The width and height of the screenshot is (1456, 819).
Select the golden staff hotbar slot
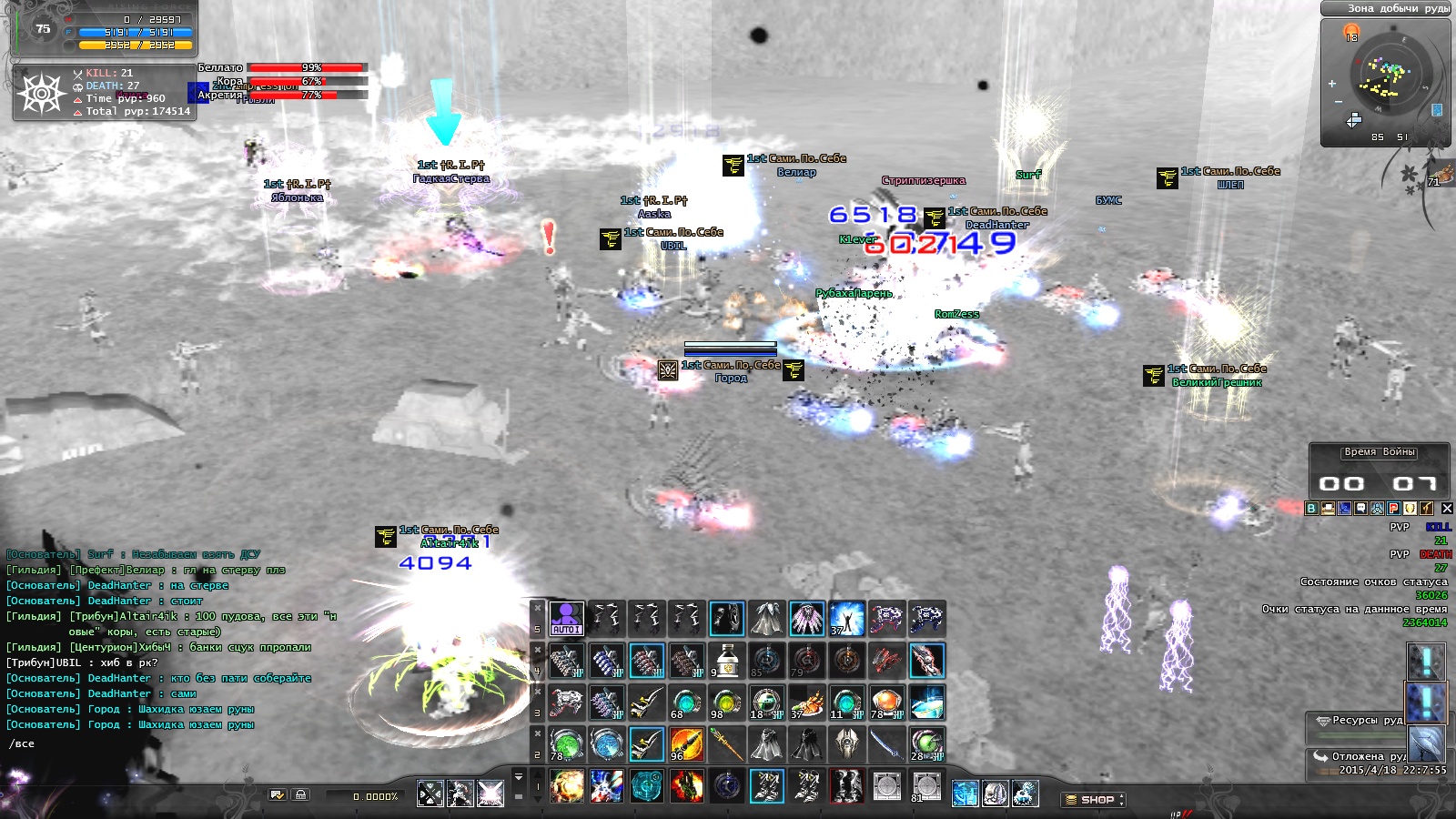(726, 744)
